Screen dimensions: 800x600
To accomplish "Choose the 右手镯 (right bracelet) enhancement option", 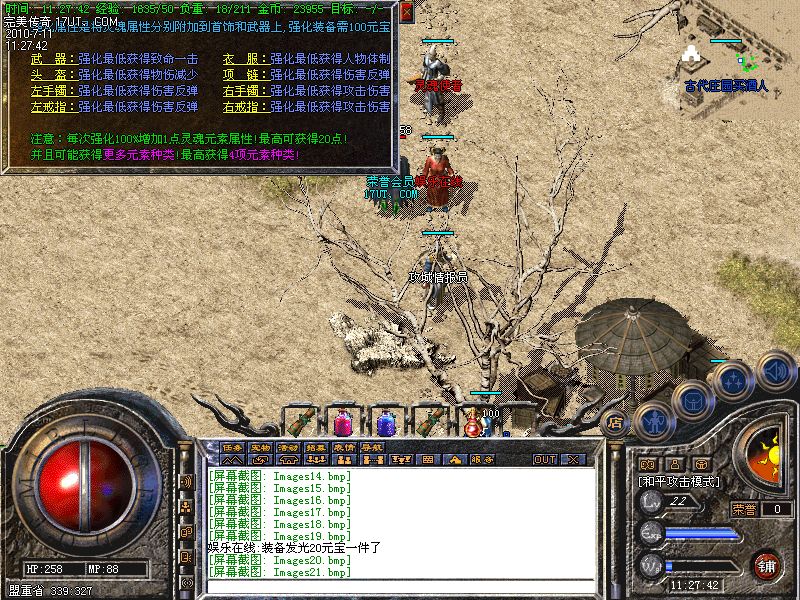I will point(242,91).
